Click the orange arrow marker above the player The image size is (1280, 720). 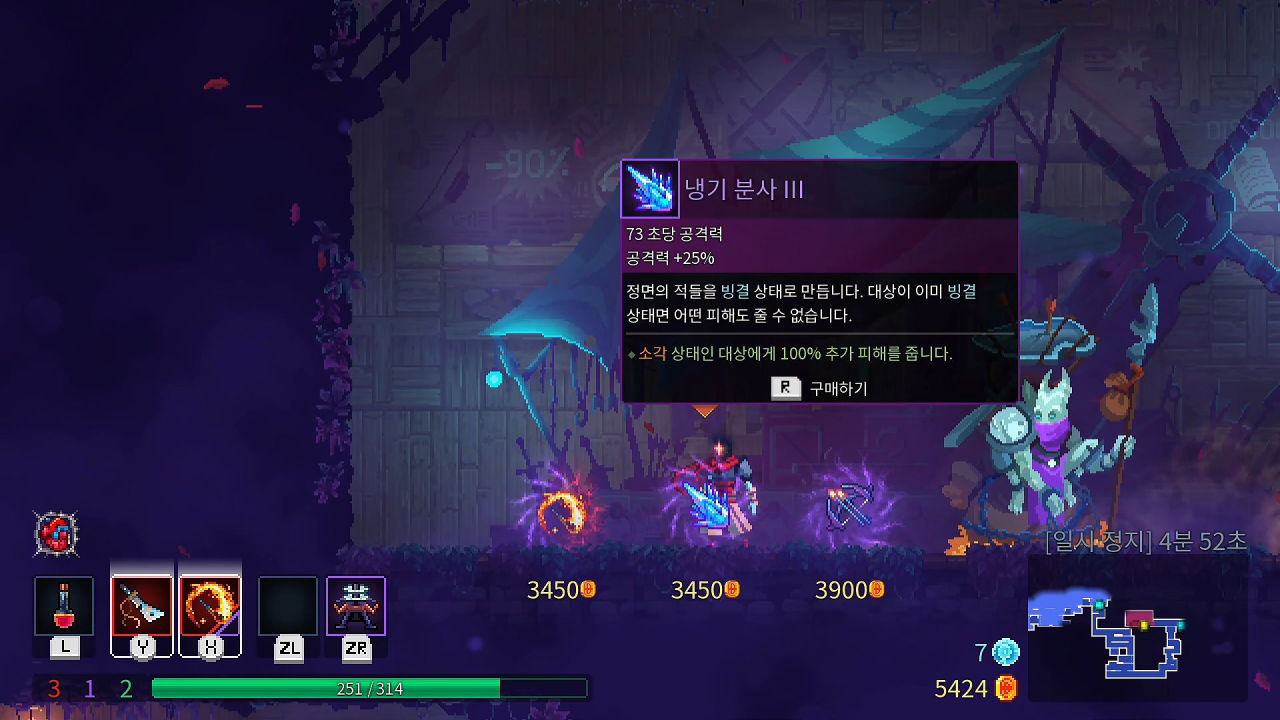click(705, 411)
